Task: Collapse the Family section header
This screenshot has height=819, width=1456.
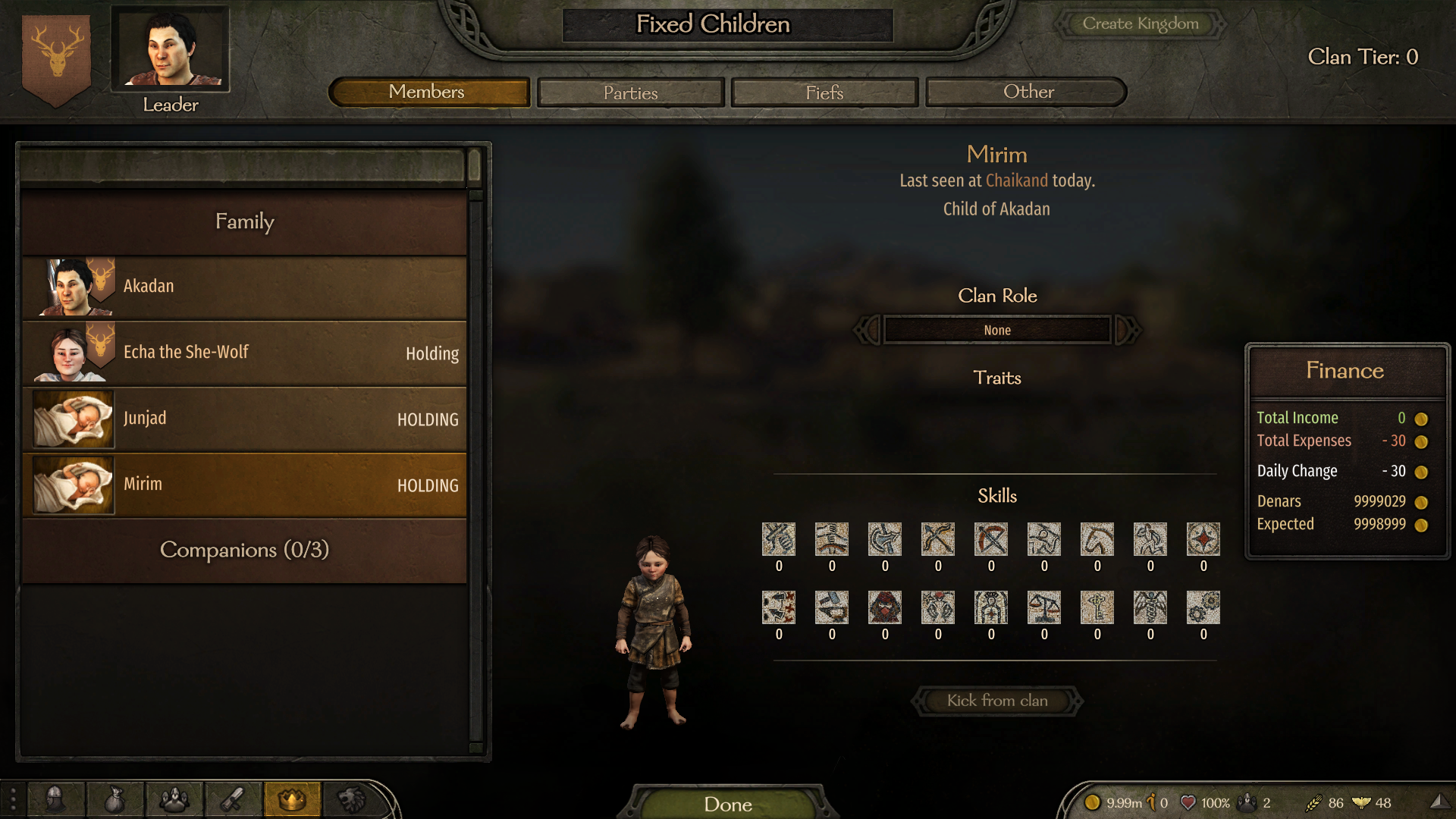Action: click(x=244, y=221)
